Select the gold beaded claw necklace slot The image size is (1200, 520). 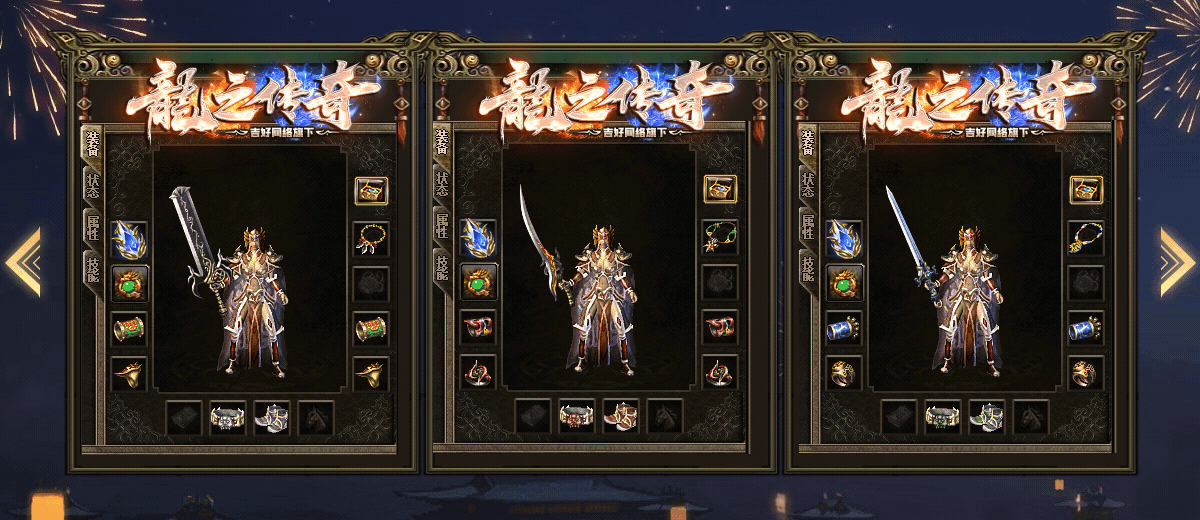click(371, 237)
